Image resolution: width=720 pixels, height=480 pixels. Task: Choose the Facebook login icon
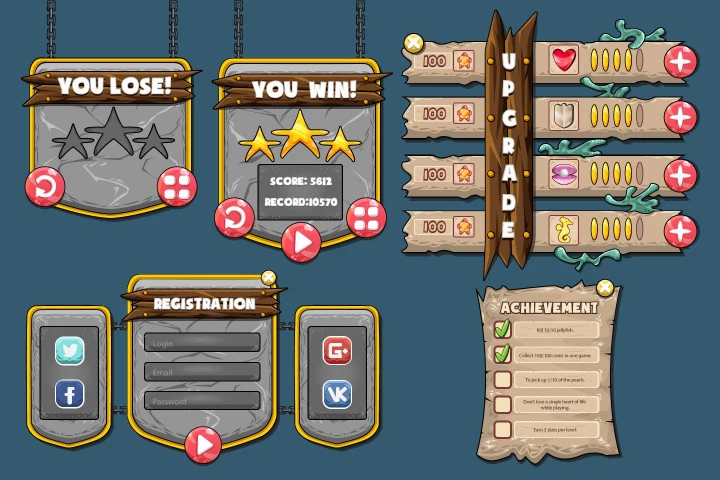pyautogui.click(x=70, y=395)
